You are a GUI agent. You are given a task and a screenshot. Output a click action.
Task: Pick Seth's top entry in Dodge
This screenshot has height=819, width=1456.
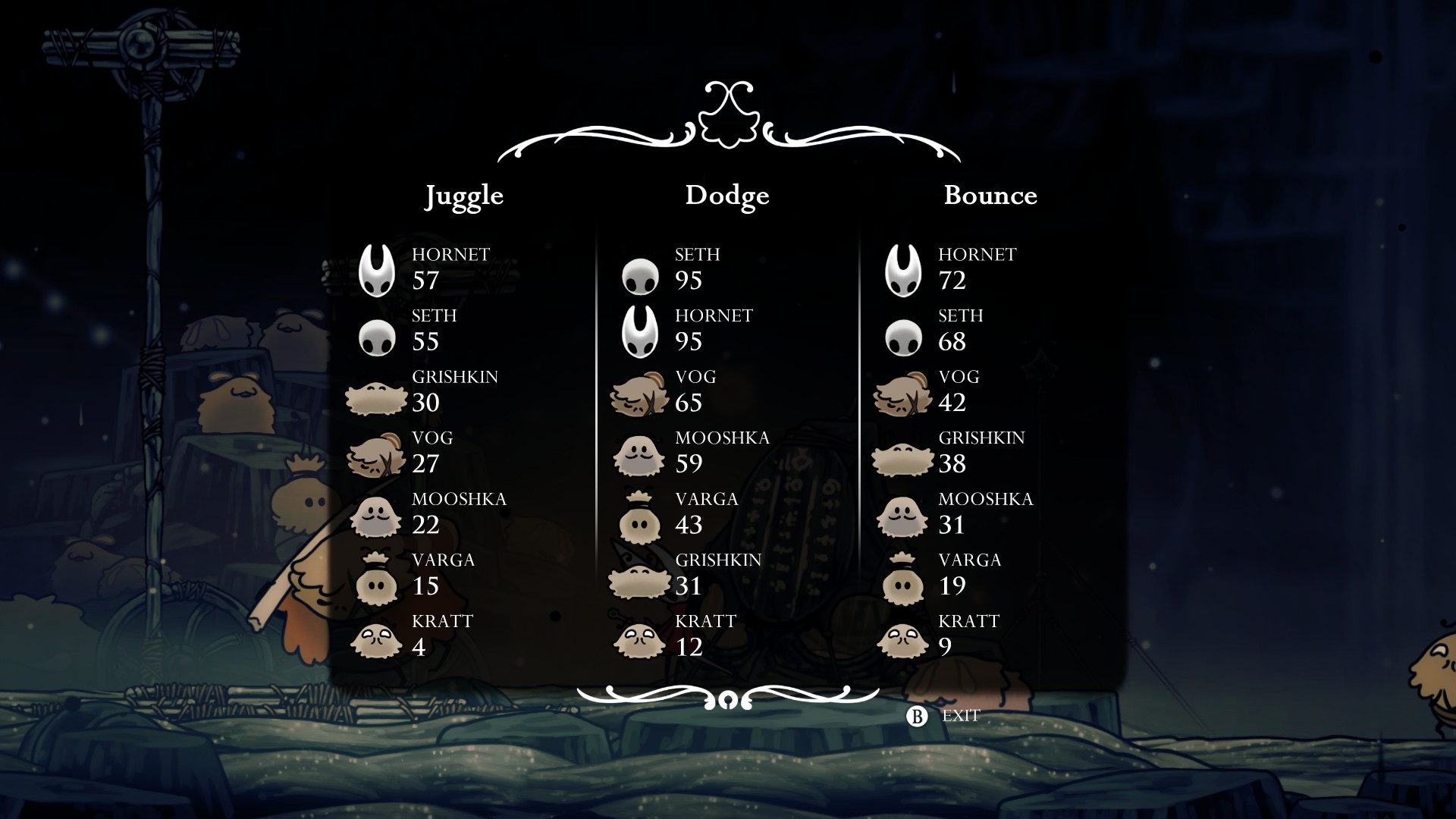[689, 268]
